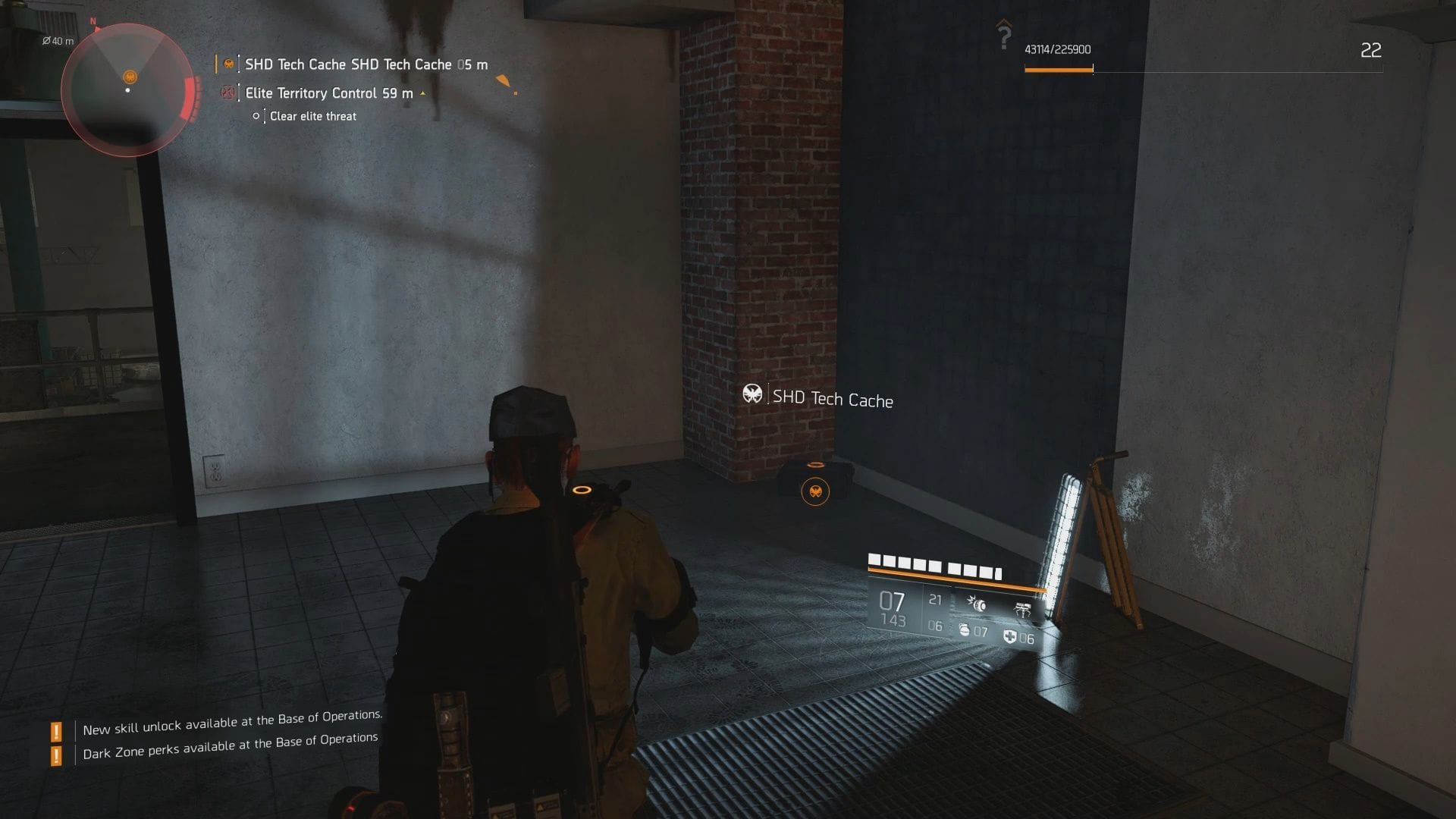Click the SHD Tech Cache objective icon
1456x819 pixels.
(x=228, y=64)
